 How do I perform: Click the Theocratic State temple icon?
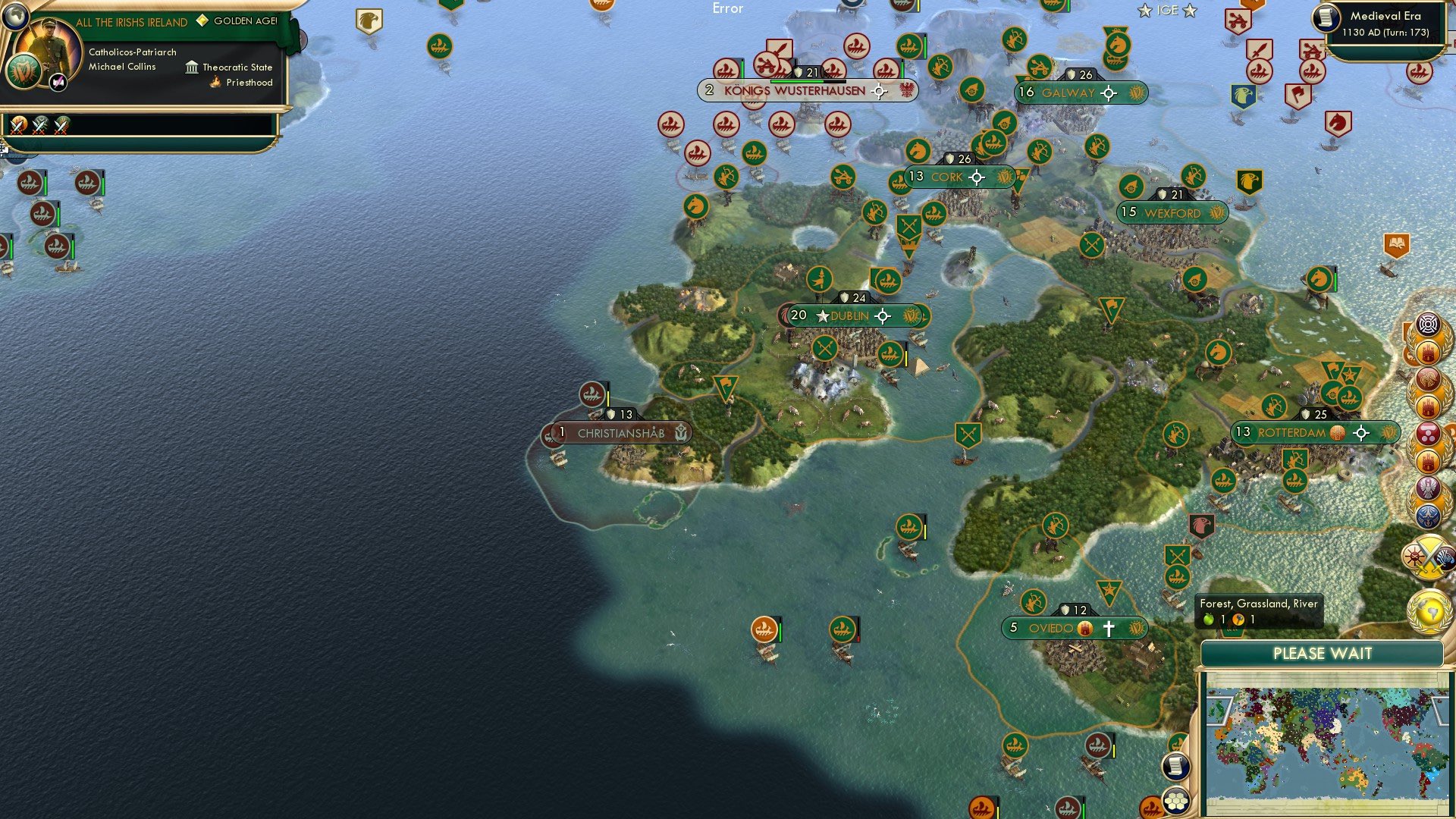[x=193, y=67]
